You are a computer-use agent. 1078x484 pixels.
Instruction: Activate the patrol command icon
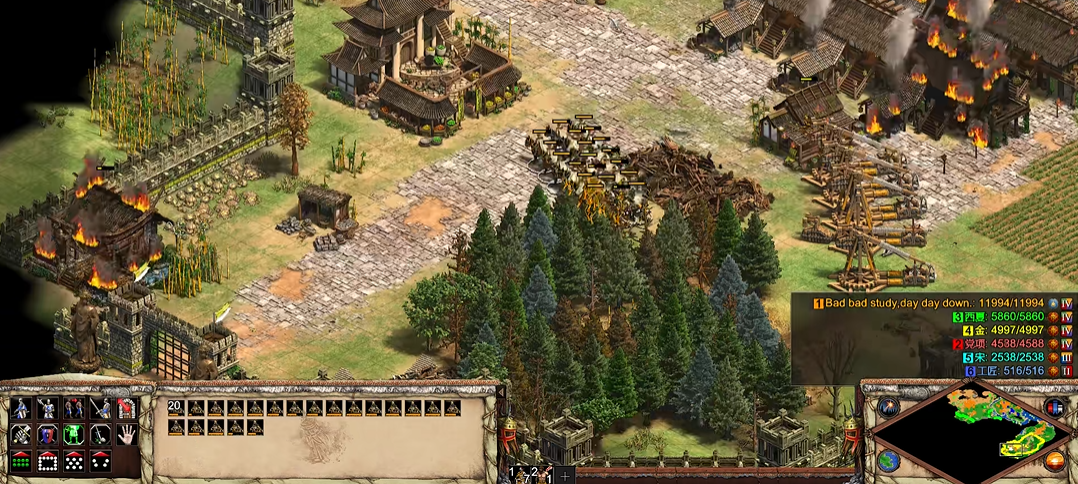click(21, 408)
